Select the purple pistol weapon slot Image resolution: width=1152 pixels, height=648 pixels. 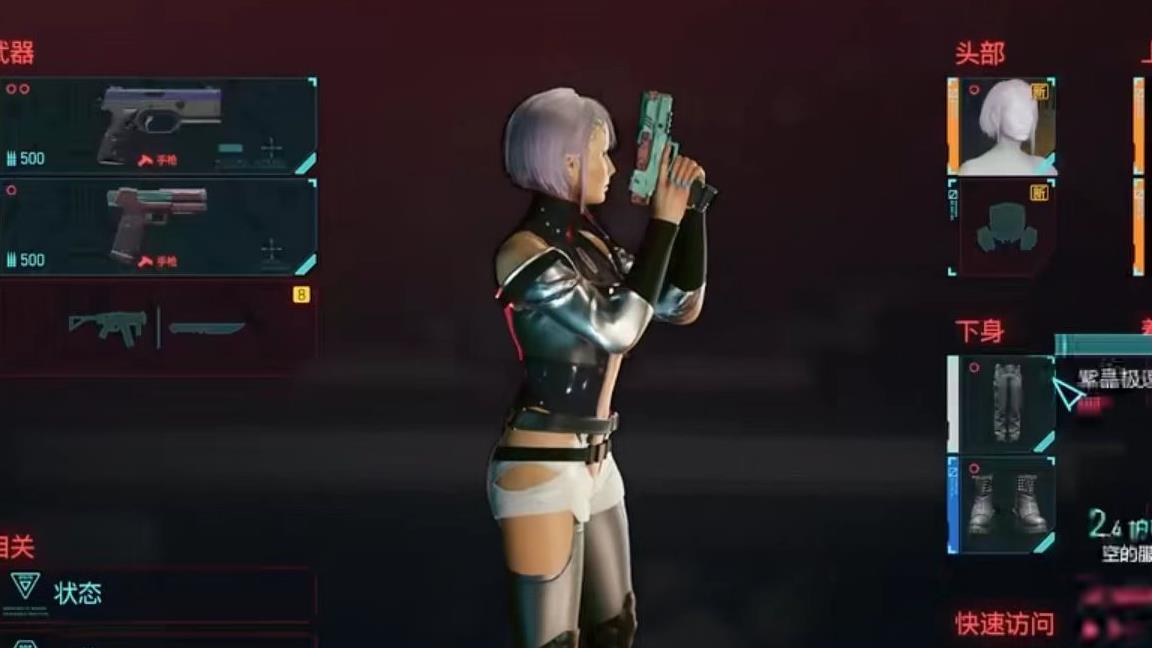tap(158, 125)
